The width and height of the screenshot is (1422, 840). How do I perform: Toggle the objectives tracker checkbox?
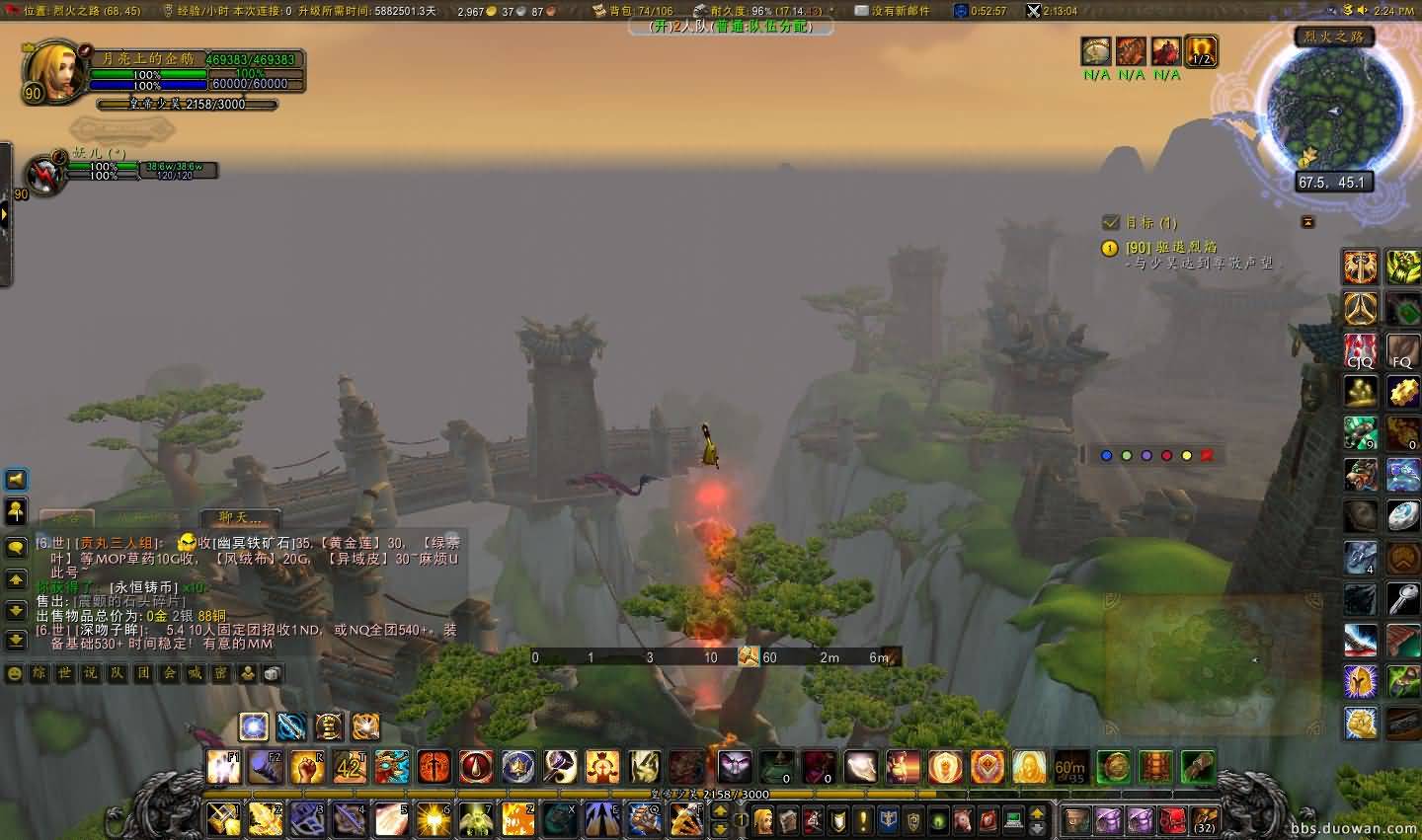click(1111, 223)
